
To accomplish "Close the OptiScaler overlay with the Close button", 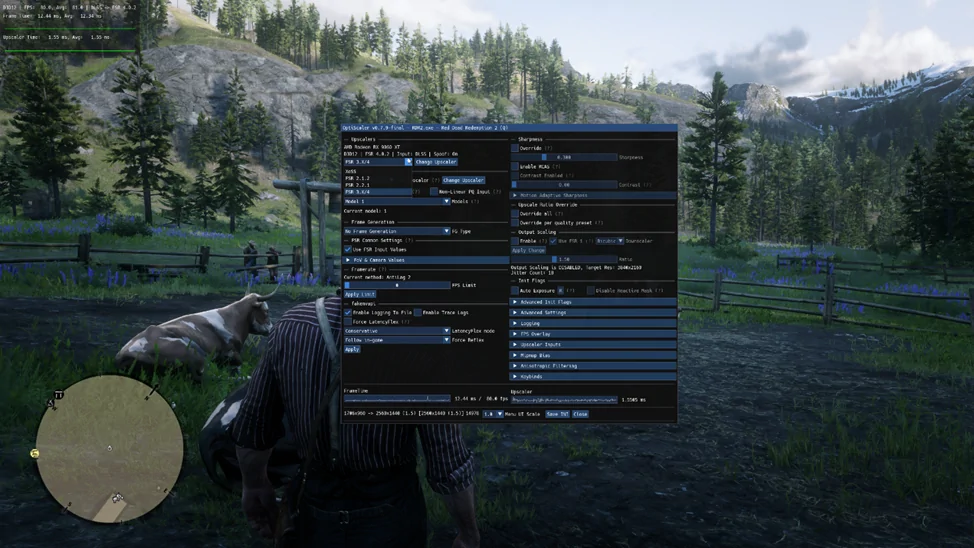I will [580, 414].
